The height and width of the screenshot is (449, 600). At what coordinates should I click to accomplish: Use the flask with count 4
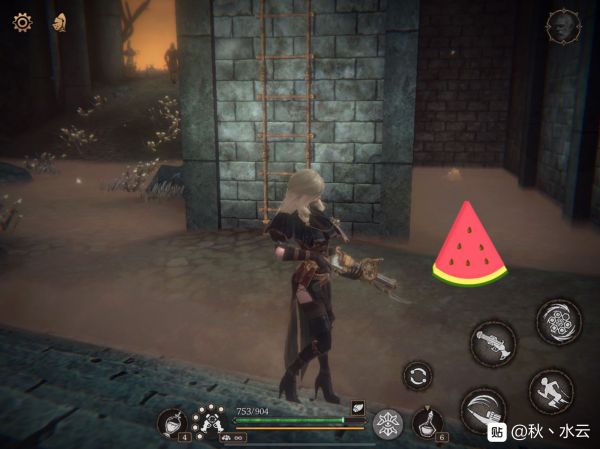tap(172, 423)
